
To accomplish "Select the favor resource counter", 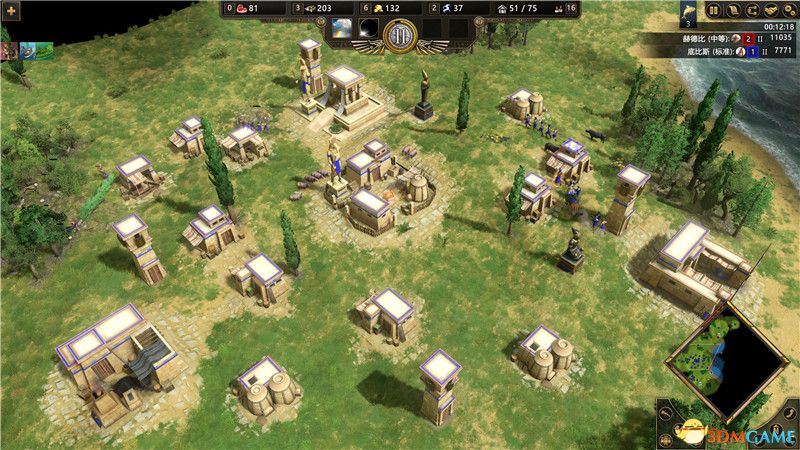I will click(452, 8).
